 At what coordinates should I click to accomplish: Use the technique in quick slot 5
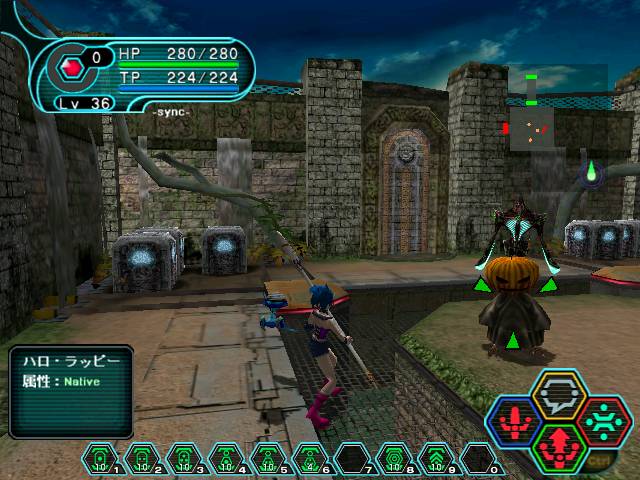coord(268,459)
